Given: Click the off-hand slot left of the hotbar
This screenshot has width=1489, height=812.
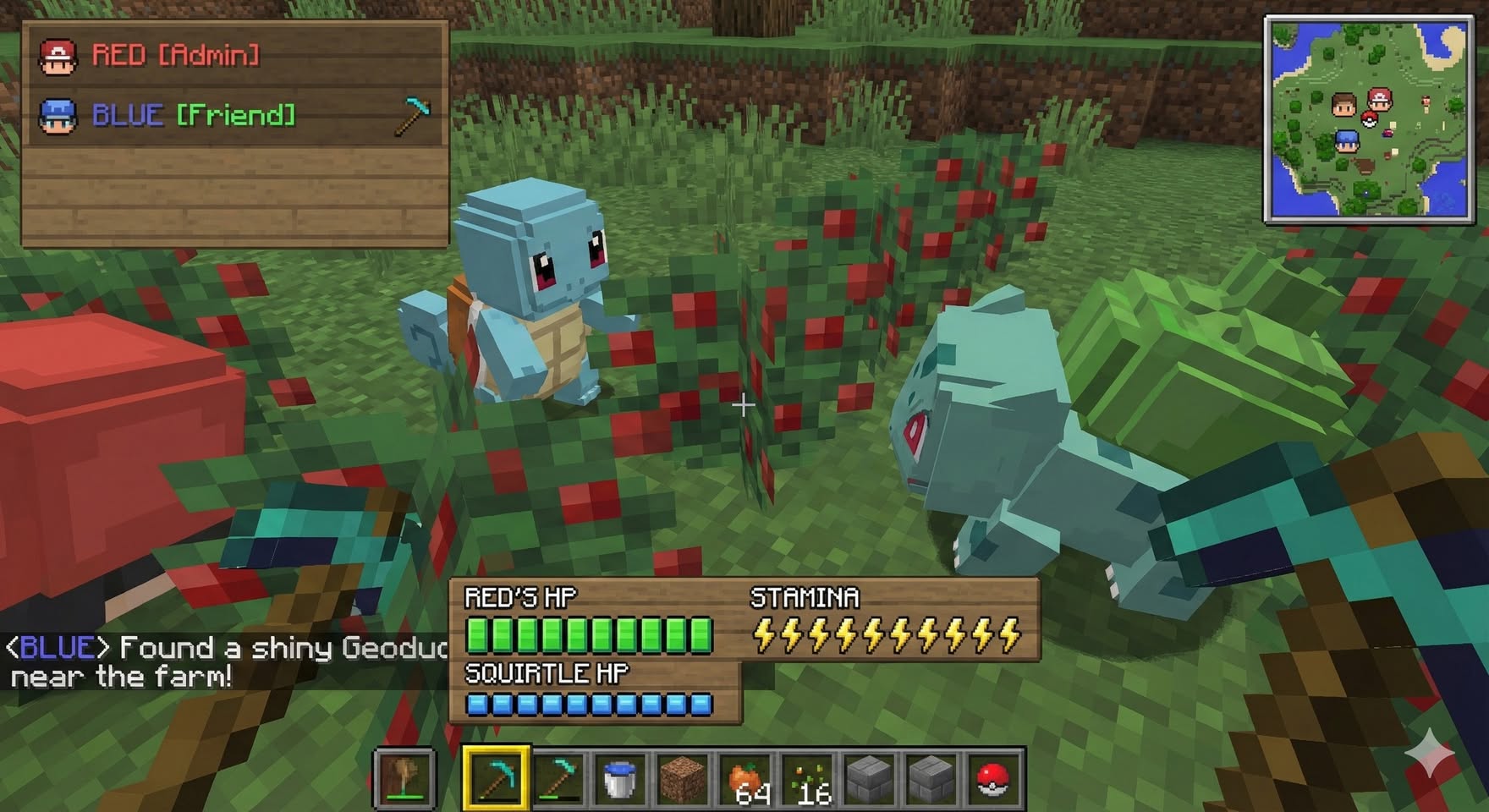Looking at the screenshot, I should [404, 778].
